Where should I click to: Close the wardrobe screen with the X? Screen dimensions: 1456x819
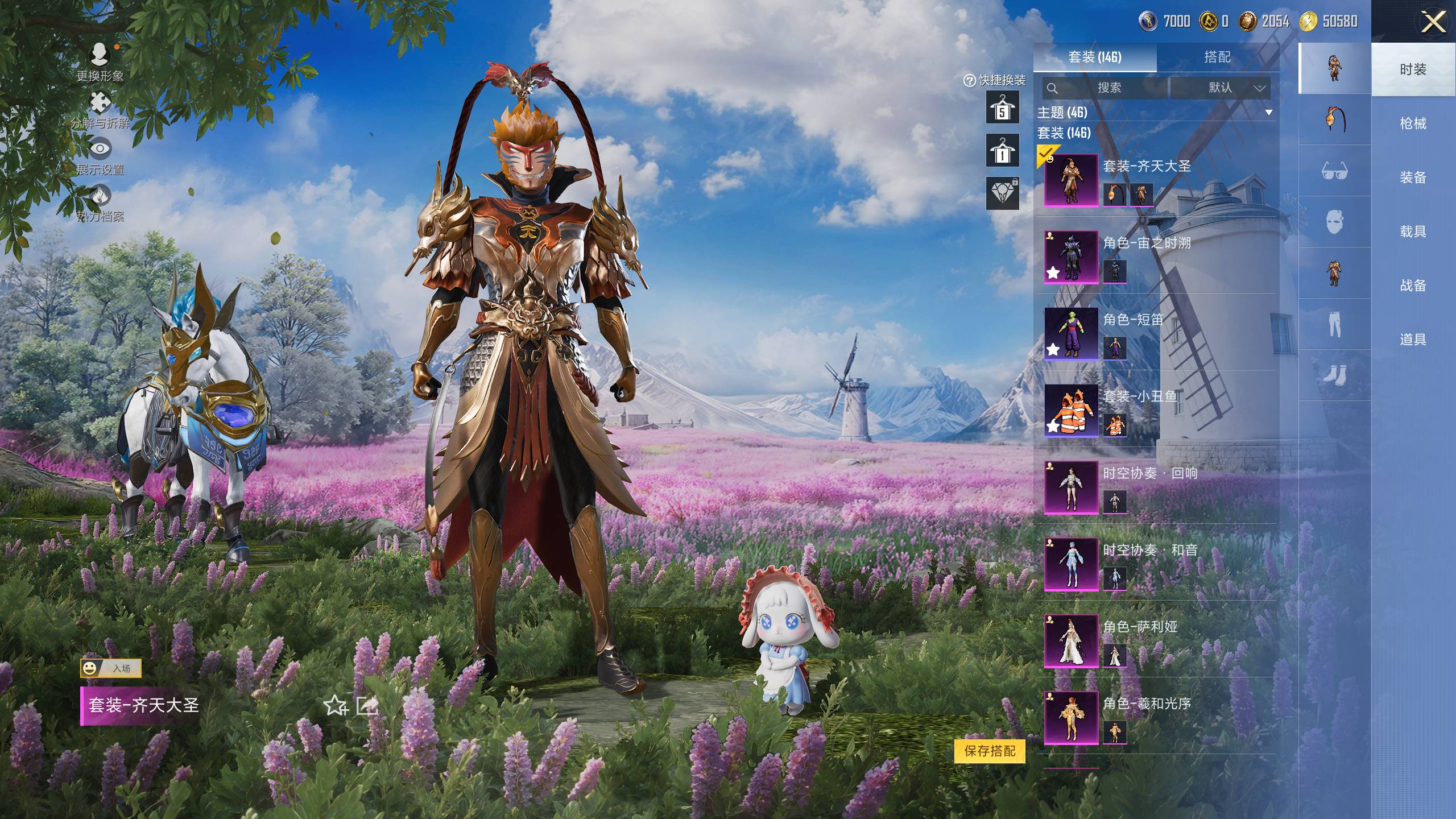[1433, 23]
